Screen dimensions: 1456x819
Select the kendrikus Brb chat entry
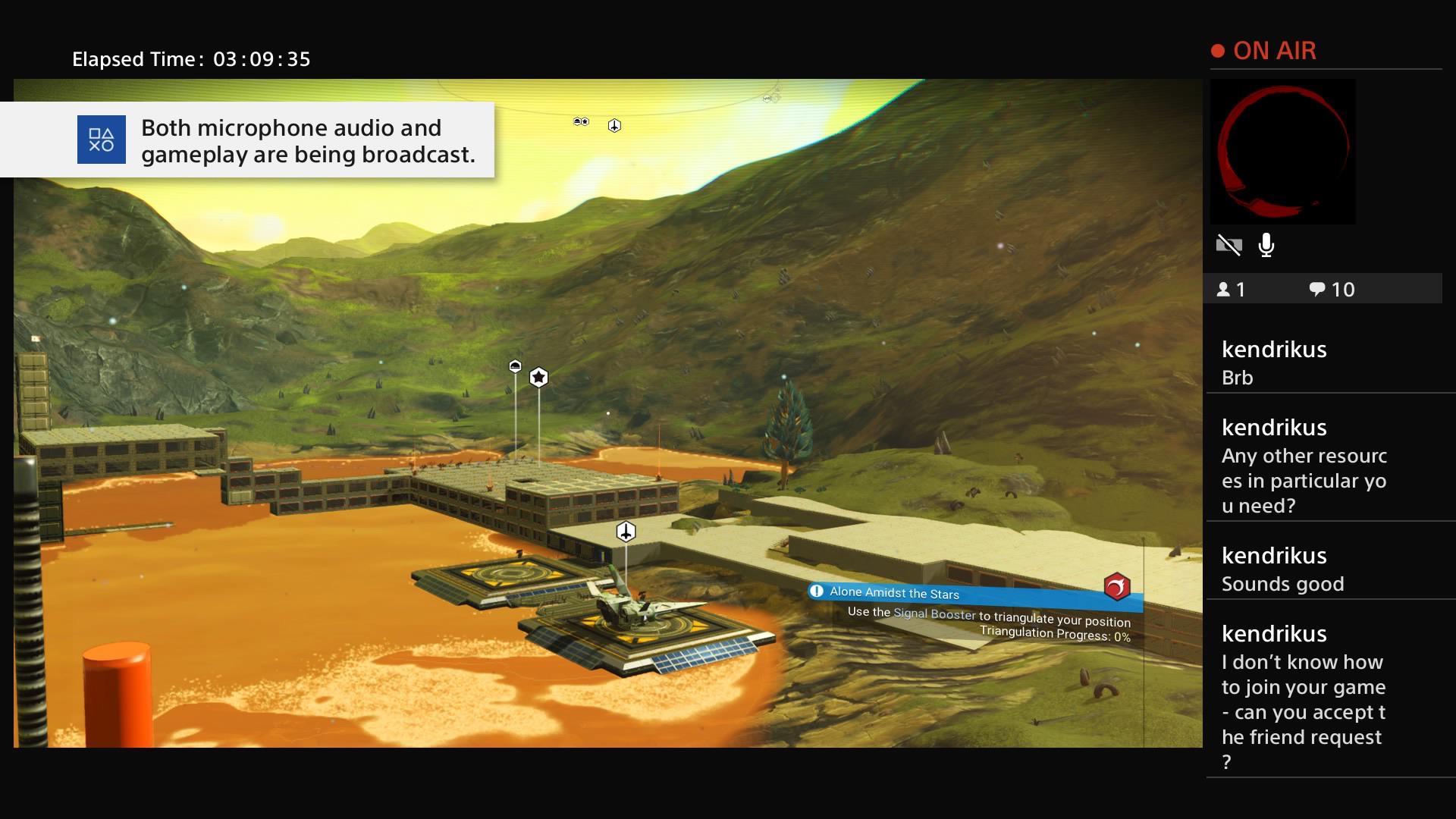pos(1327,362)
